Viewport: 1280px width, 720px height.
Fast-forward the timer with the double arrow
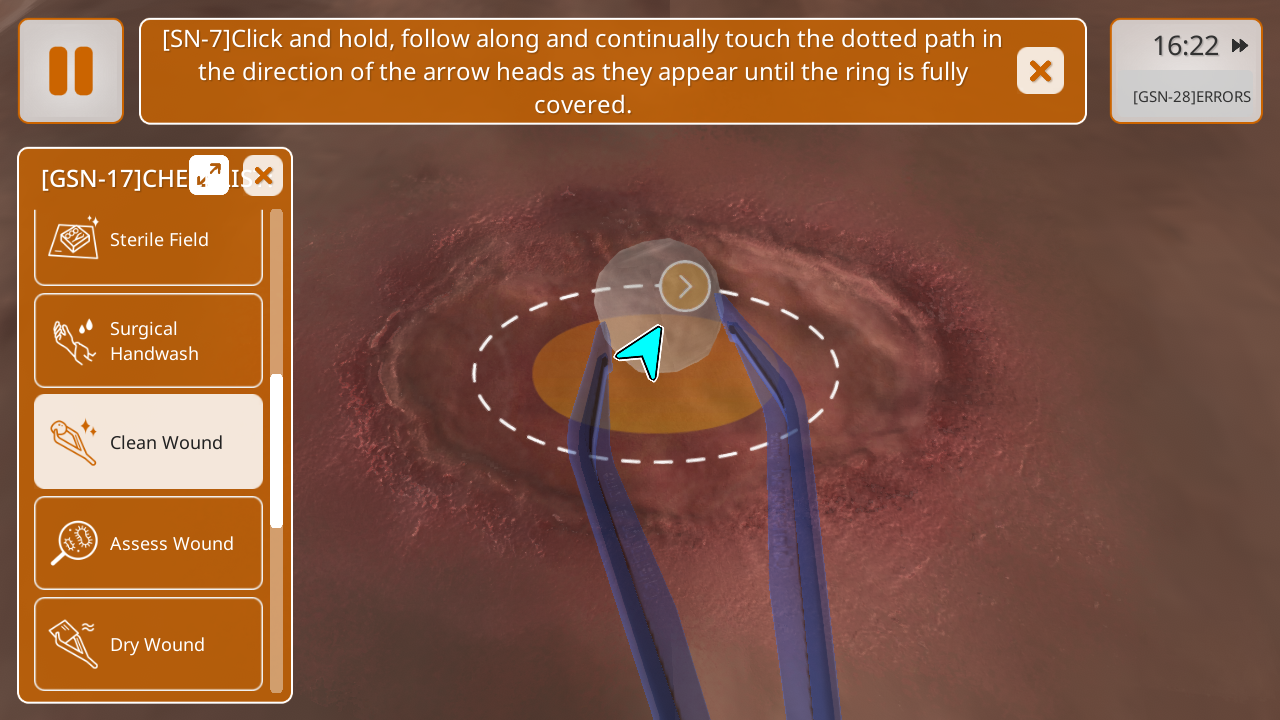click(x=1240, y=46)
